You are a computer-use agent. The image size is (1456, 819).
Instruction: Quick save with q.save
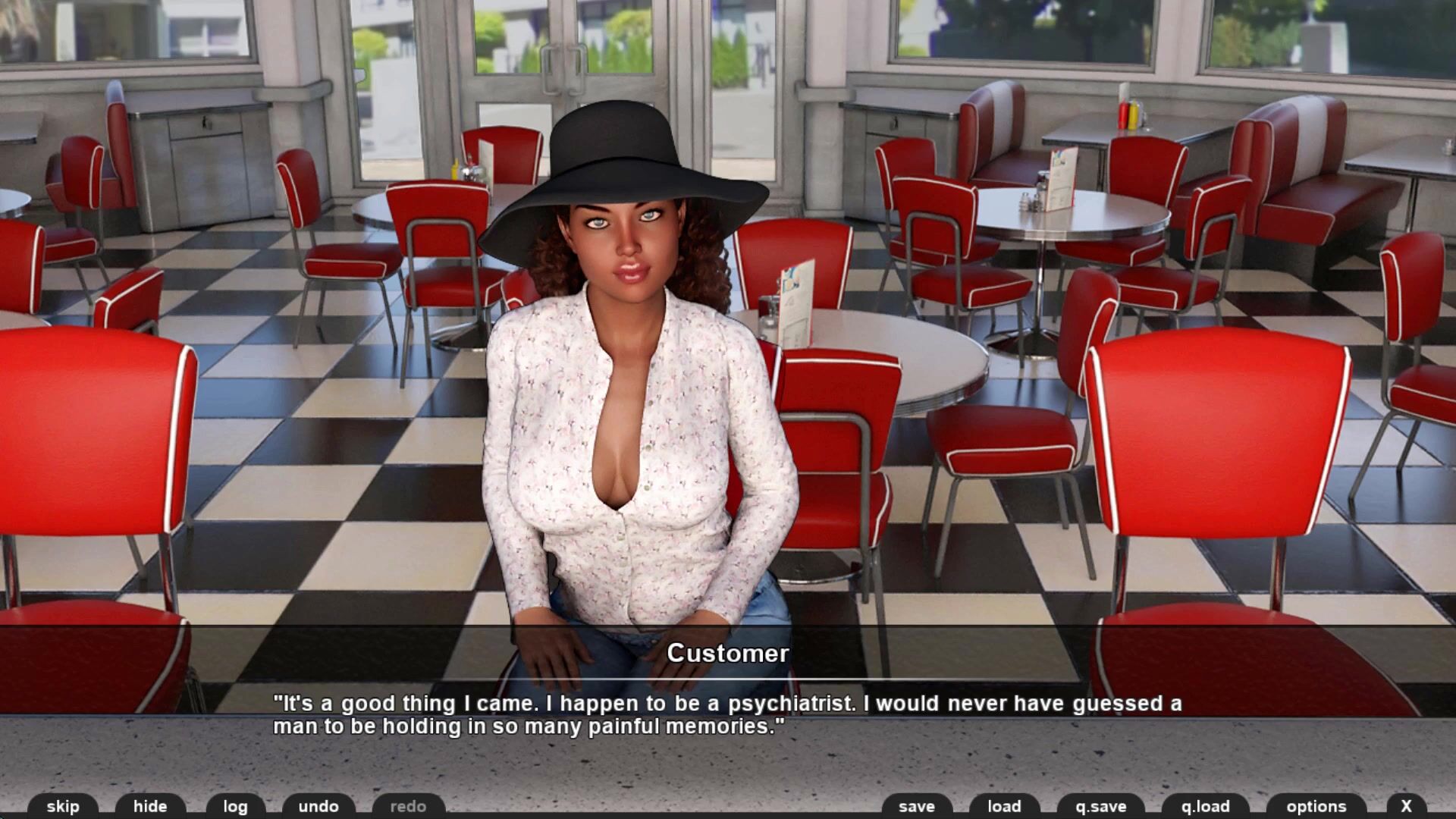coord(1101,806)
